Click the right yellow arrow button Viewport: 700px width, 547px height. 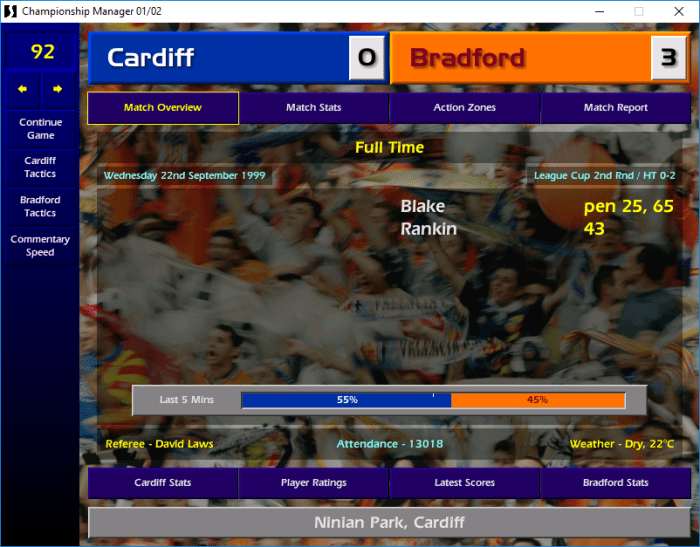click(58, 89)
